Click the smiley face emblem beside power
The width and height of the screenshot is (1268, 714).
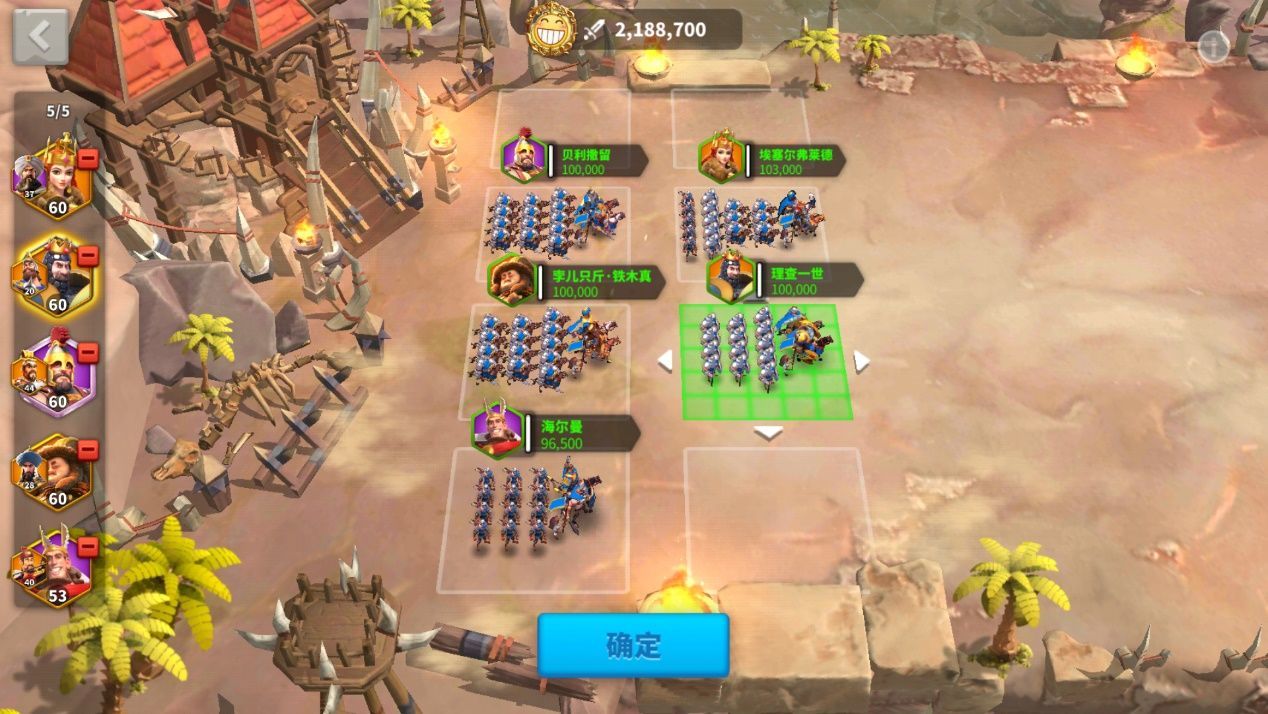[x=550, y=30]
